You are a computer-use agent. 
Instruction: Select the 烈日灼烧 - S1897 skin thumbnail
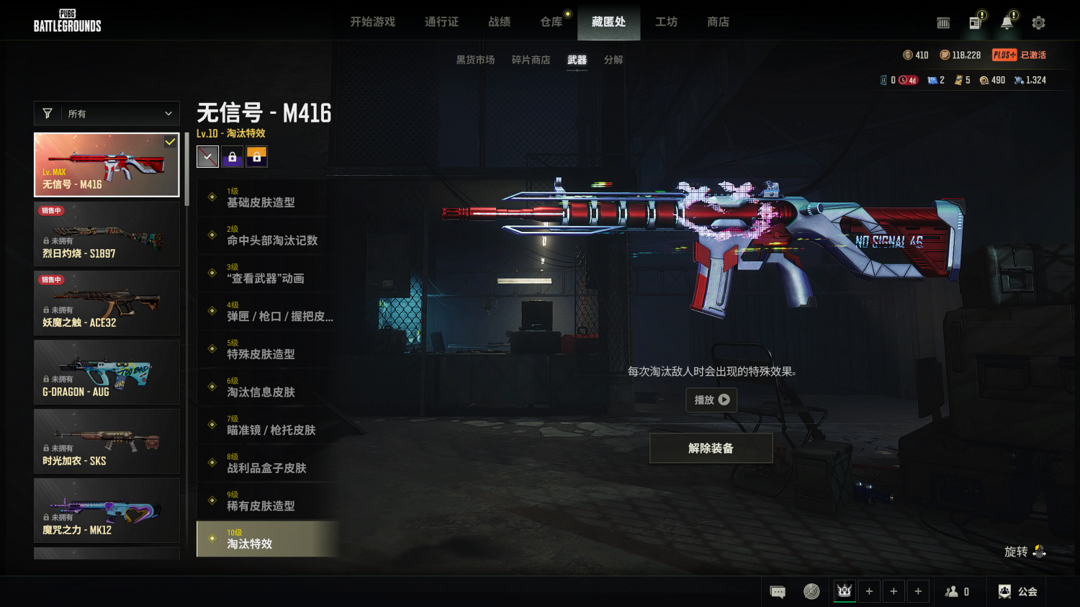click(x=107, y=234)
